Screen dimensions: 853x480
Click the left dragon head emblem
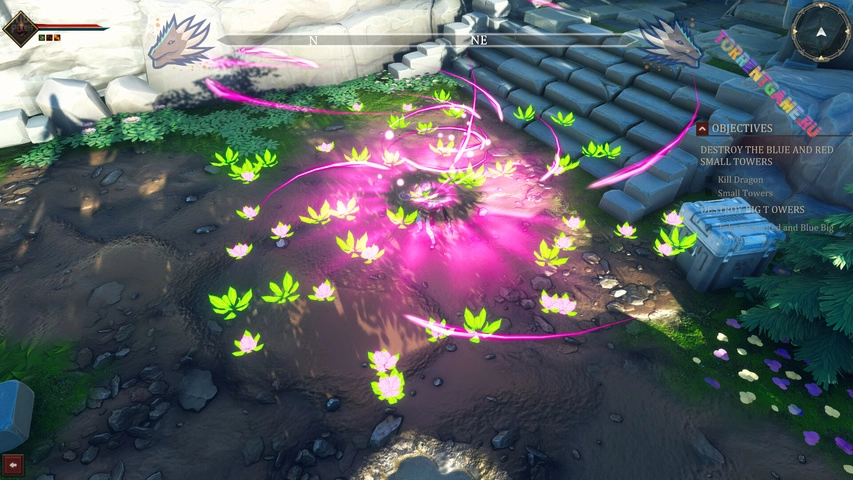pyautogui.click(x=180, y=42)
